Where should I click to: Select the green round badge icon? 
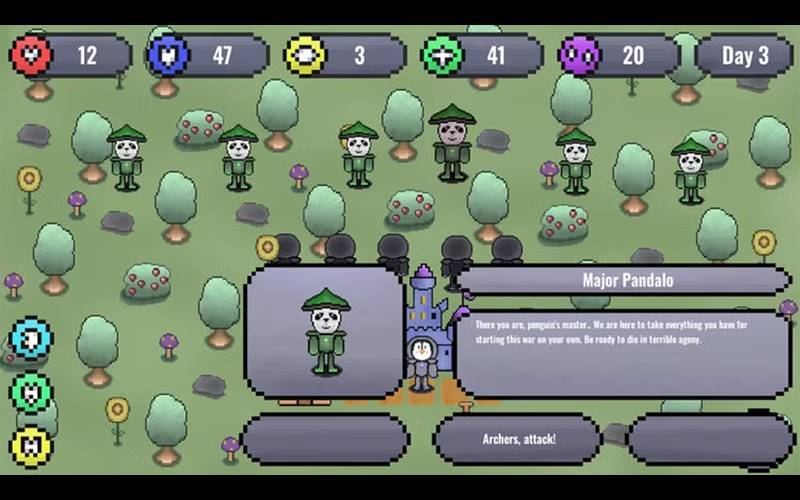(x=31, y=392)
